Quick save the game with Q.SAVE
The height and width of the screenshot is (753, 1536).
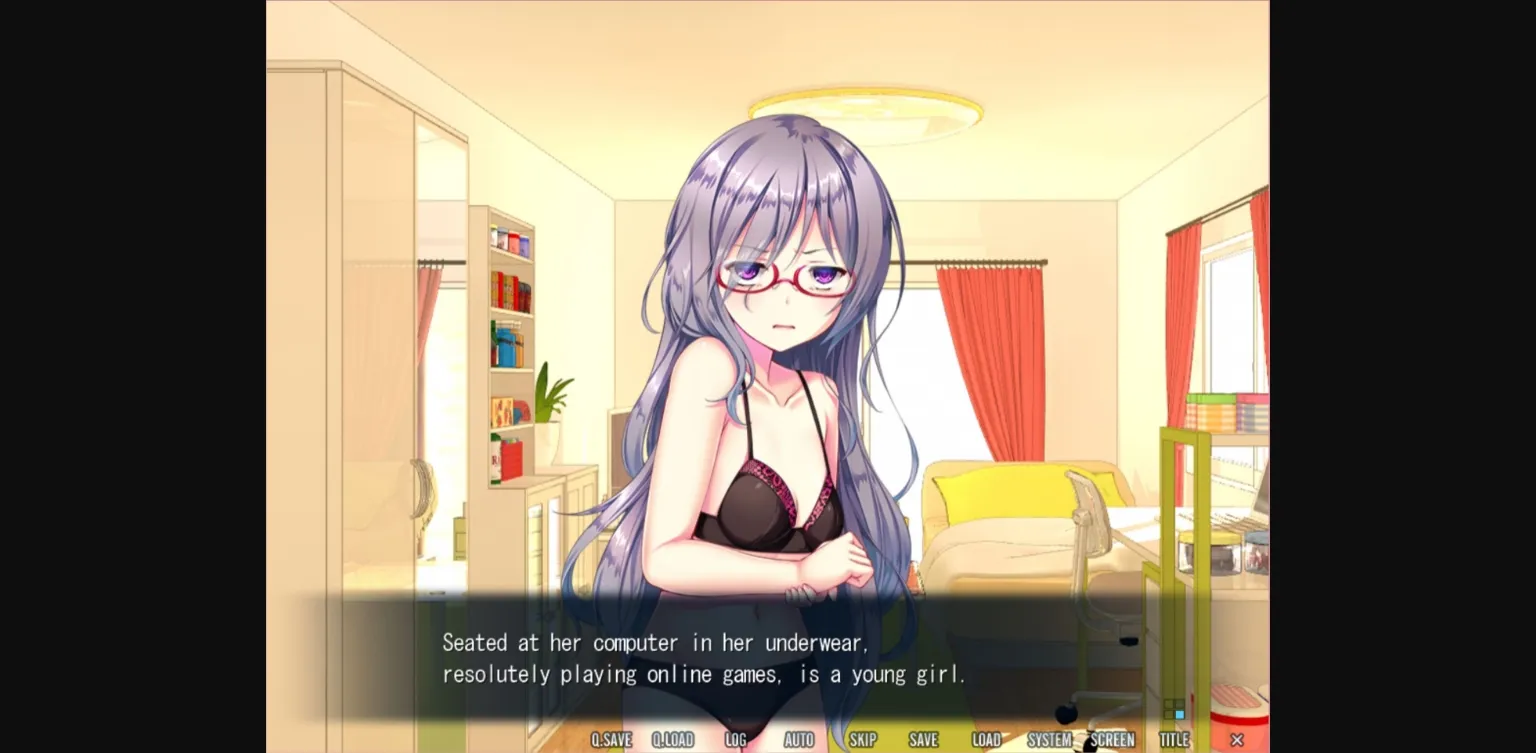click(x=613, y=739)
